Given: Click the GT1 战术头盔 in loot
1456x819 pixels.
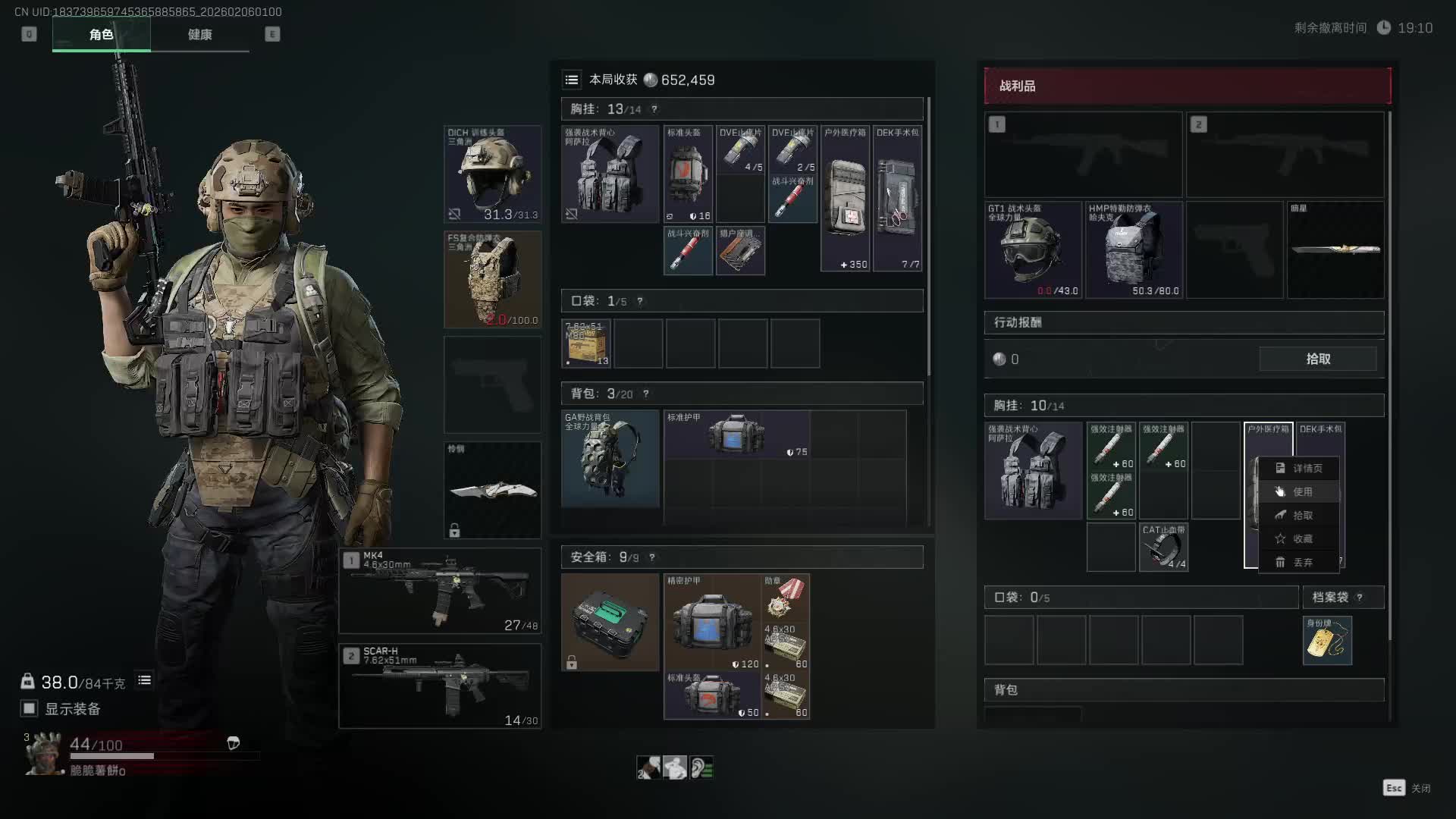Looking at the screenshot, I should pos(1033,250).
